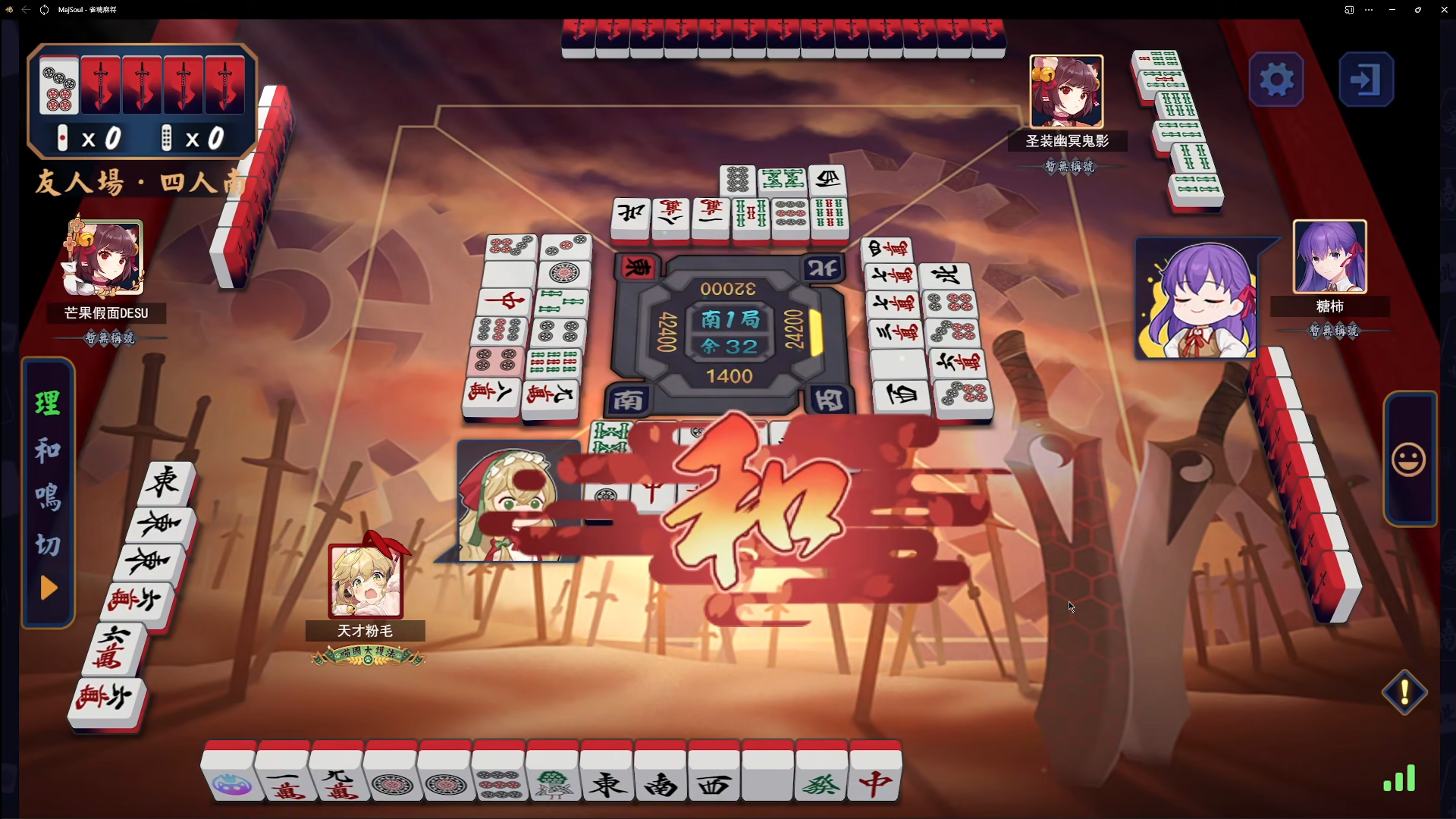This screenshot has width=1456, height=819.
Task: Select the 一萬 tile in hand
Action: pos(282,777)
